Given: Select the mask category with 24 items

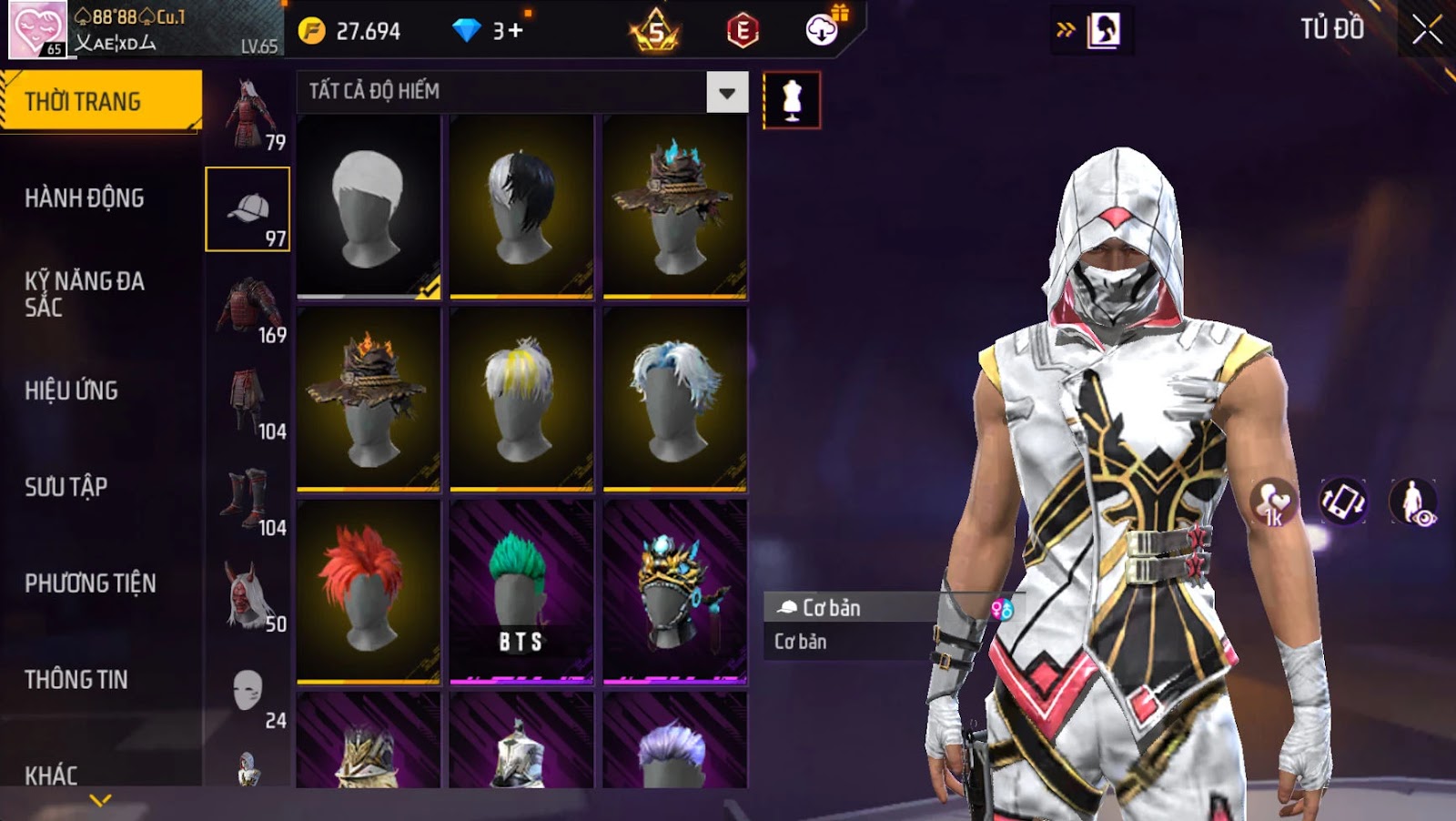Looking at the screenshot, I should click(x=248, y=694).
